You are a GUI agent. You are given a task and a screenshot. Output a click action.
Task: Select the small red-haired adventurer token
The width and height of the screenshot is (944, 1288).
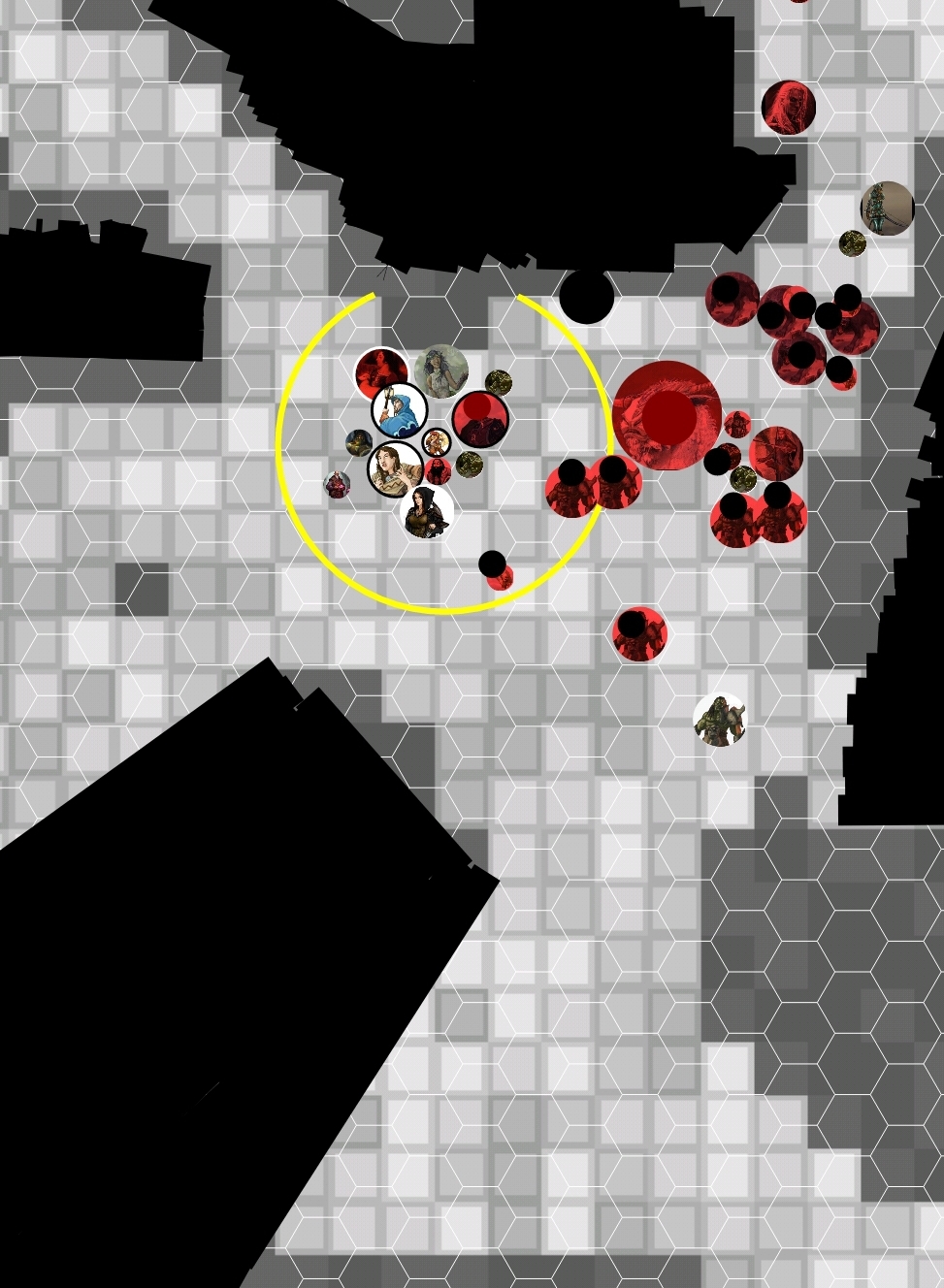click(x=436, y=443)
